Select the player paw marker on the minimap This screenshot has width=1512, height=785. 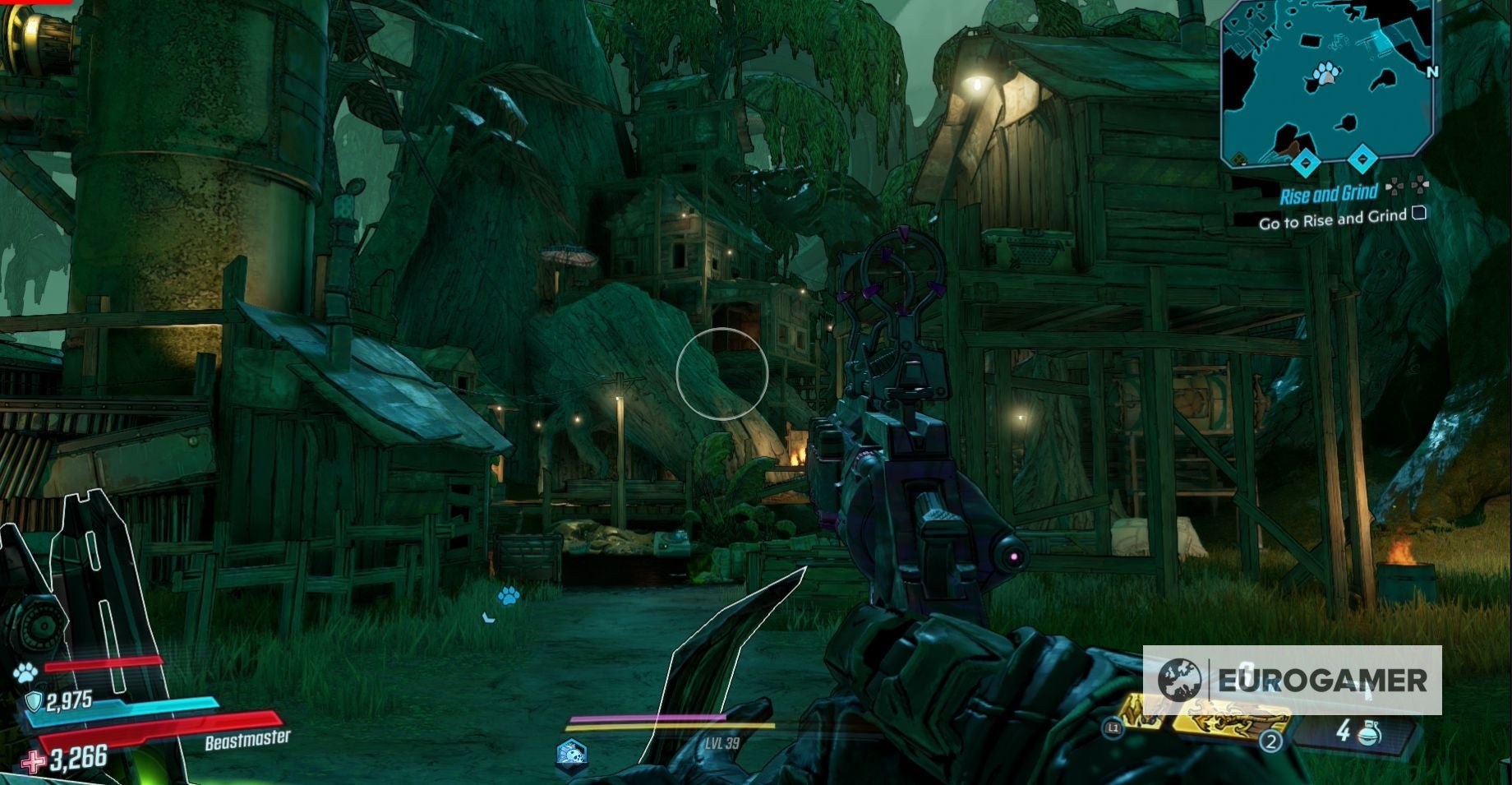coord(1325,73)
